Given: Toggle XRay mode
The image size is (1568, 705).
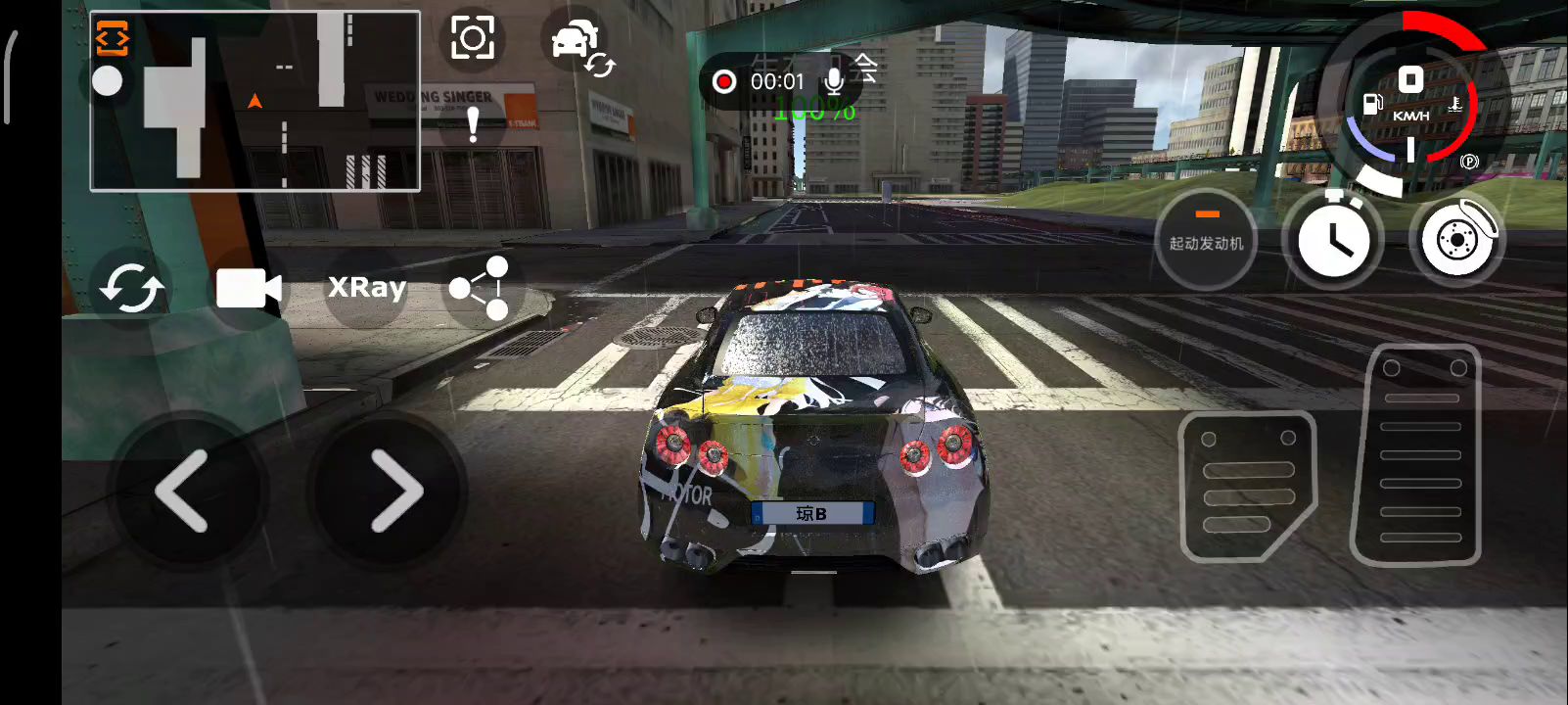Looking at the screenshot, I should point(366,287).
